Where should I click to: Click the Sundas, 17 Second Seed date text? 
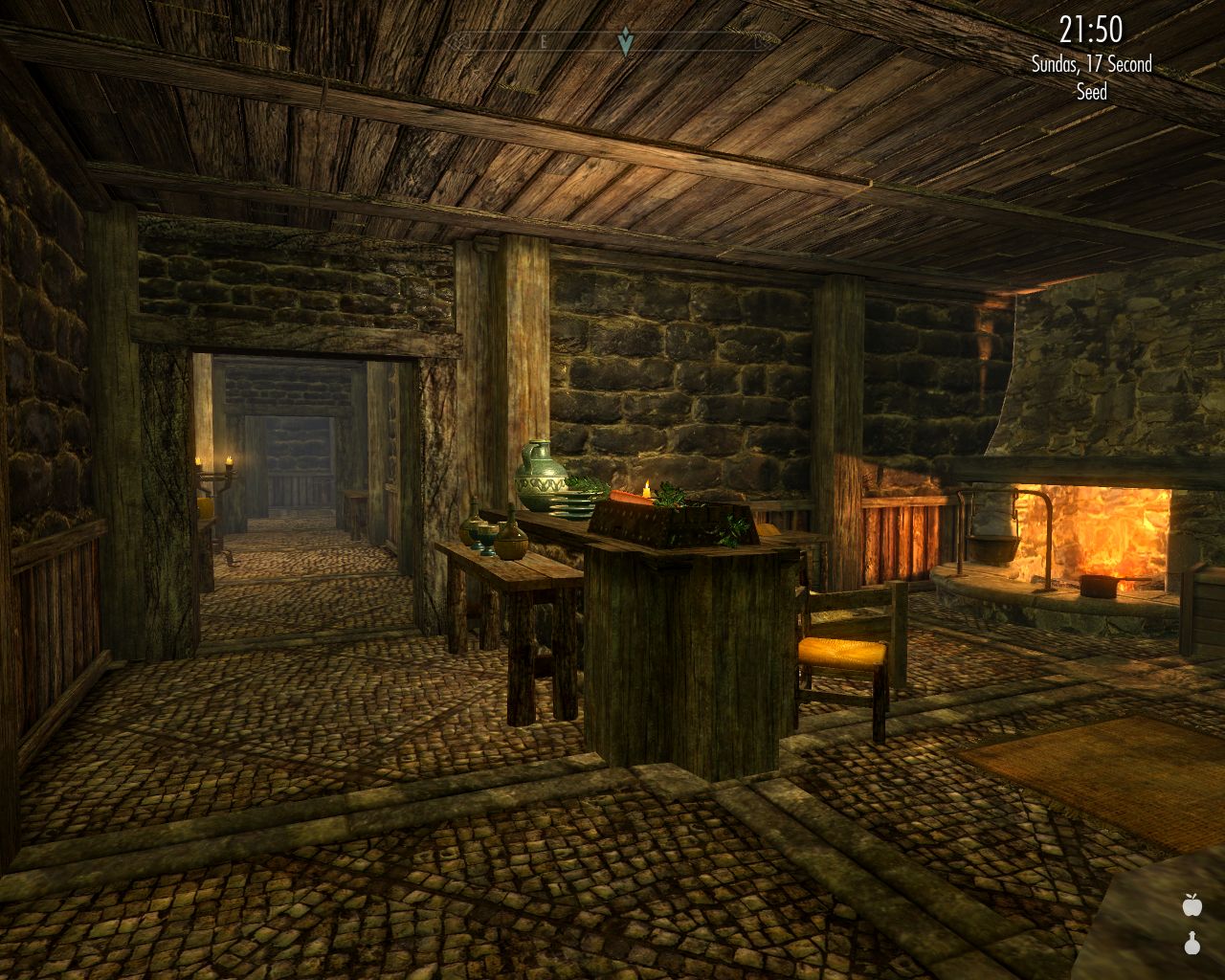1091,67
